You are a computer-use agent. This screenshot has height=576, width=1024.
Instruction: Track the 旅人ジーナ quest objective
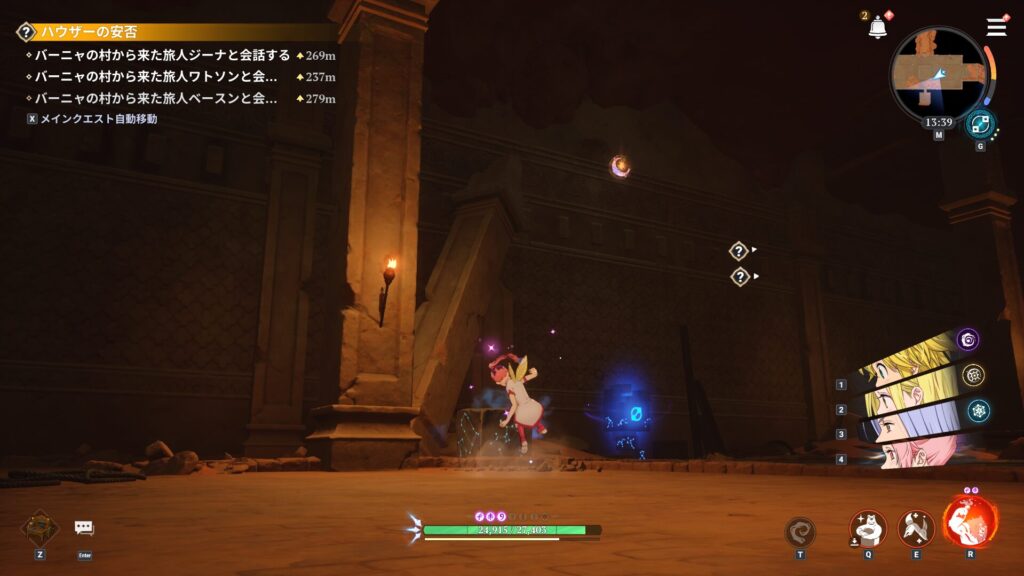(162, 55)
